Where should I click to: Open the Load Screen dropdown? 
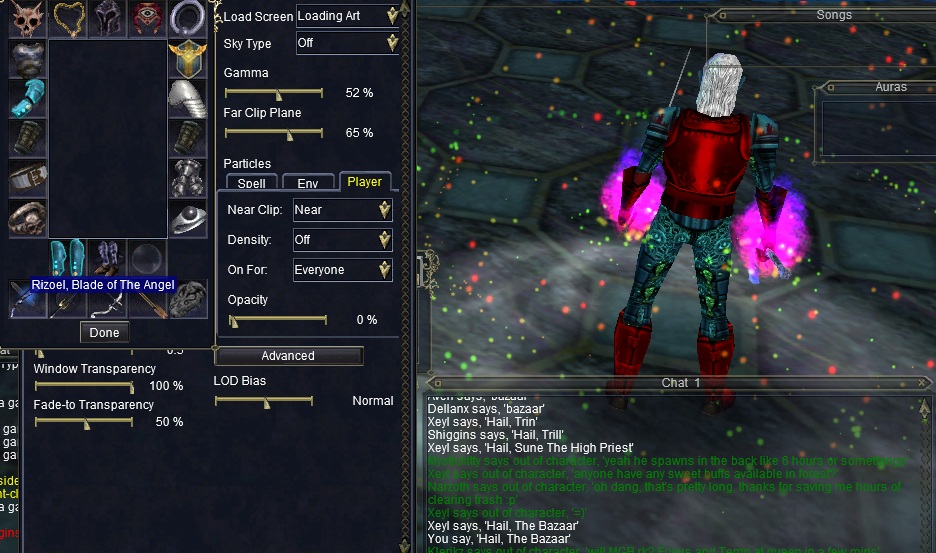[346, 16]
